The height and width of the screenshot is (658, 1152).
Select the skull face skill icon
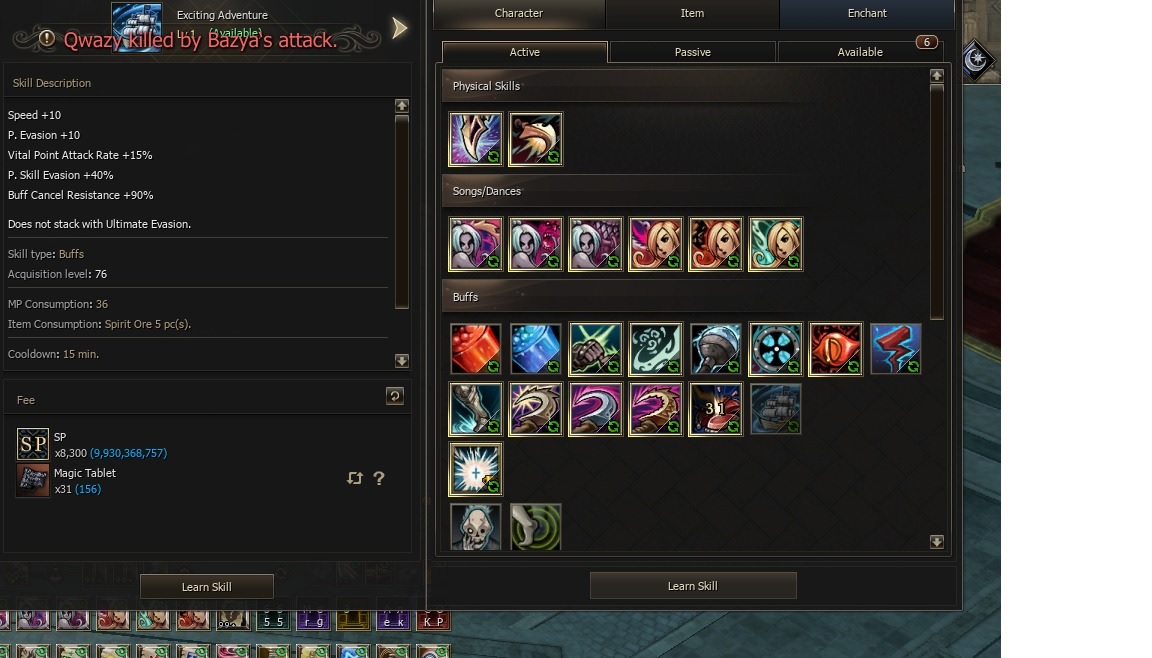coord(475,527)
